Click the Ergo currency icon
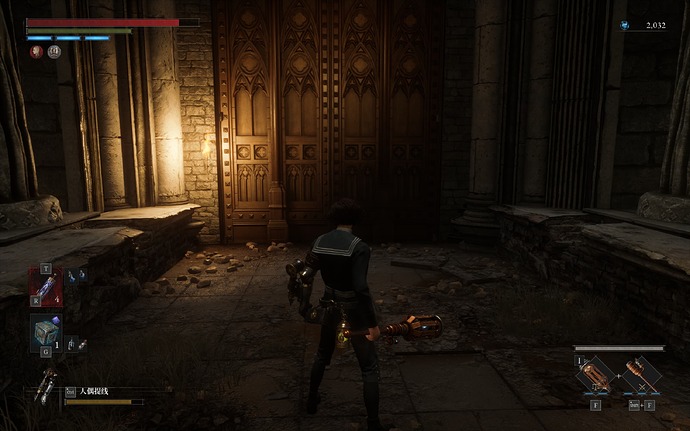 click(x=626, y=26)
